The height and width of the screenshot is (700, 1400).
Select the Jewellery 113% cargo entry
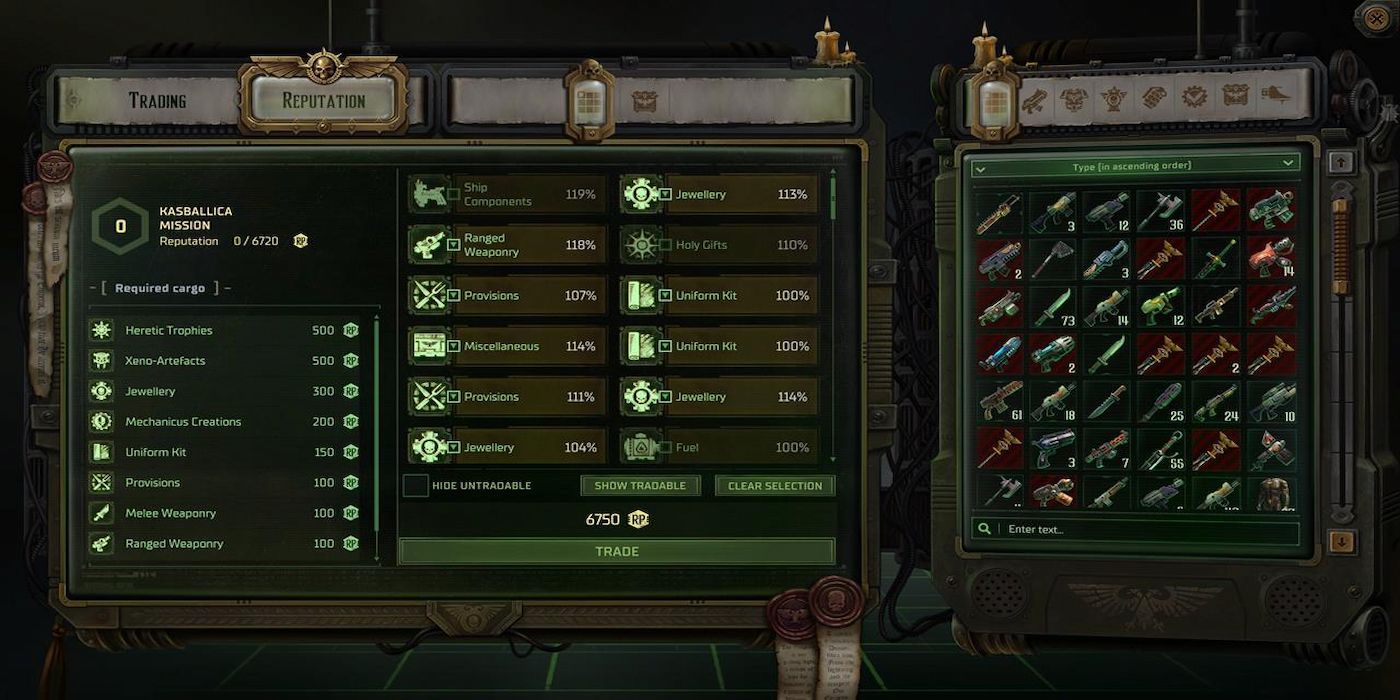[718, 194]
